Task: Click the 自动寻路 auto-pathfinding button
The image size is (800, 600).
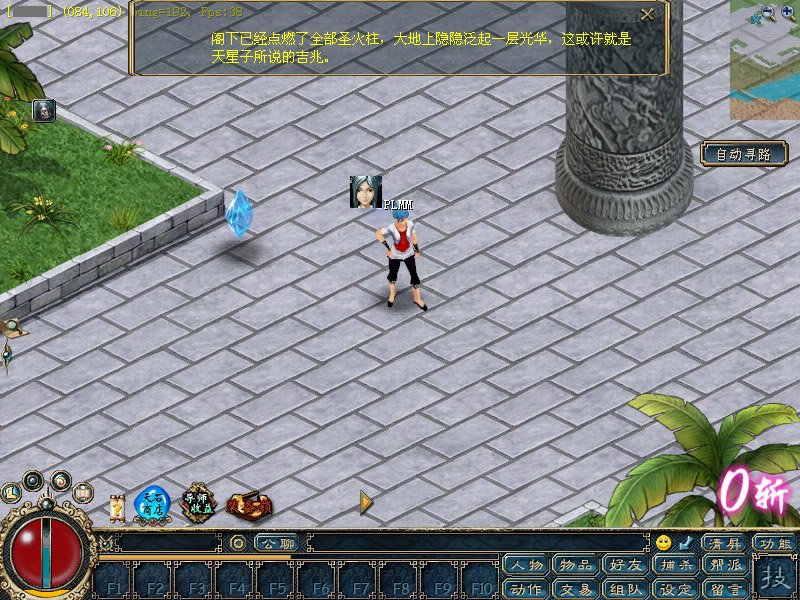Action: (x=743, y=154)
